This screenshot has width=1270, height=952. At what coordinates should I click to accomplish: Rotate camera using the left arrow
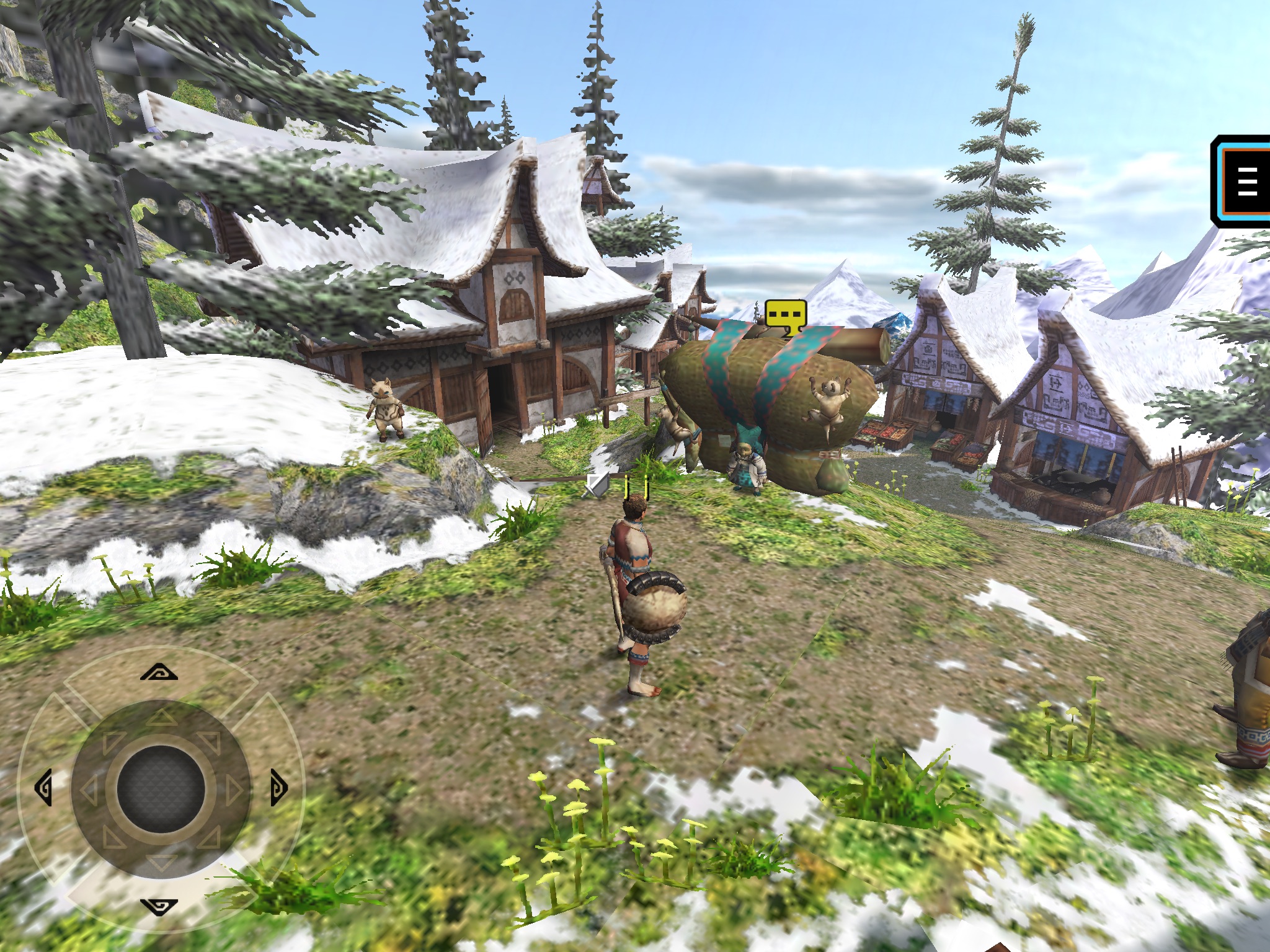pos(43,788)
